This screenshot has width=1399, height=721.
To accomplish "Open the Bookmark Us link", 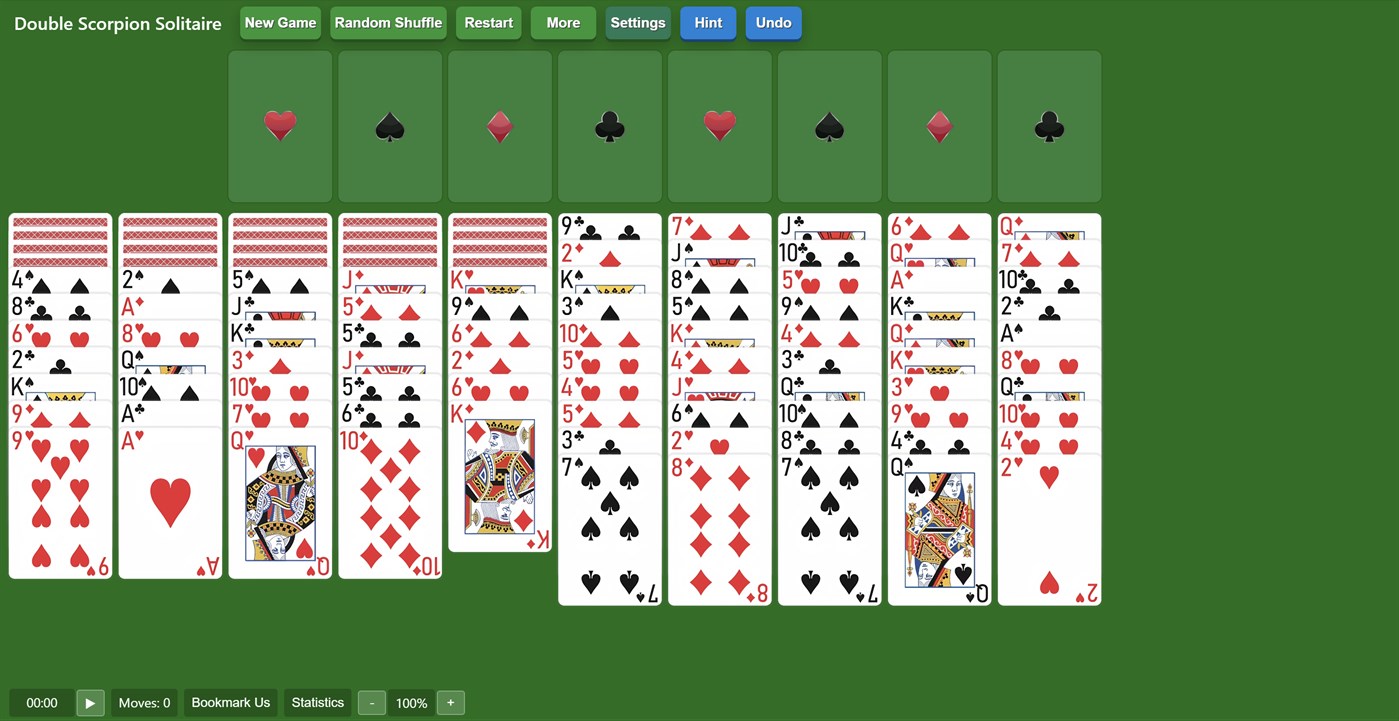I will click(230, 702).
